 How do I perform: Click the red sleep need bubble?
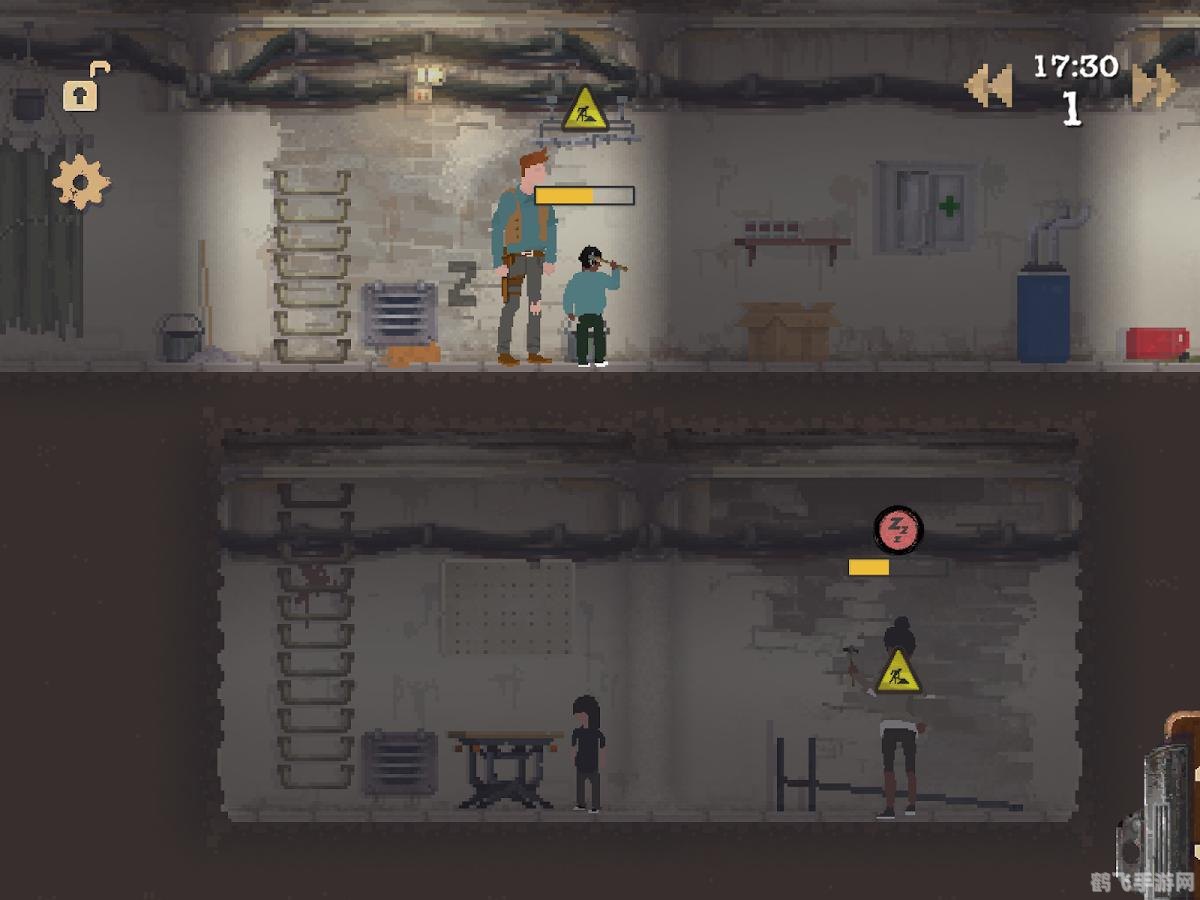898,529
